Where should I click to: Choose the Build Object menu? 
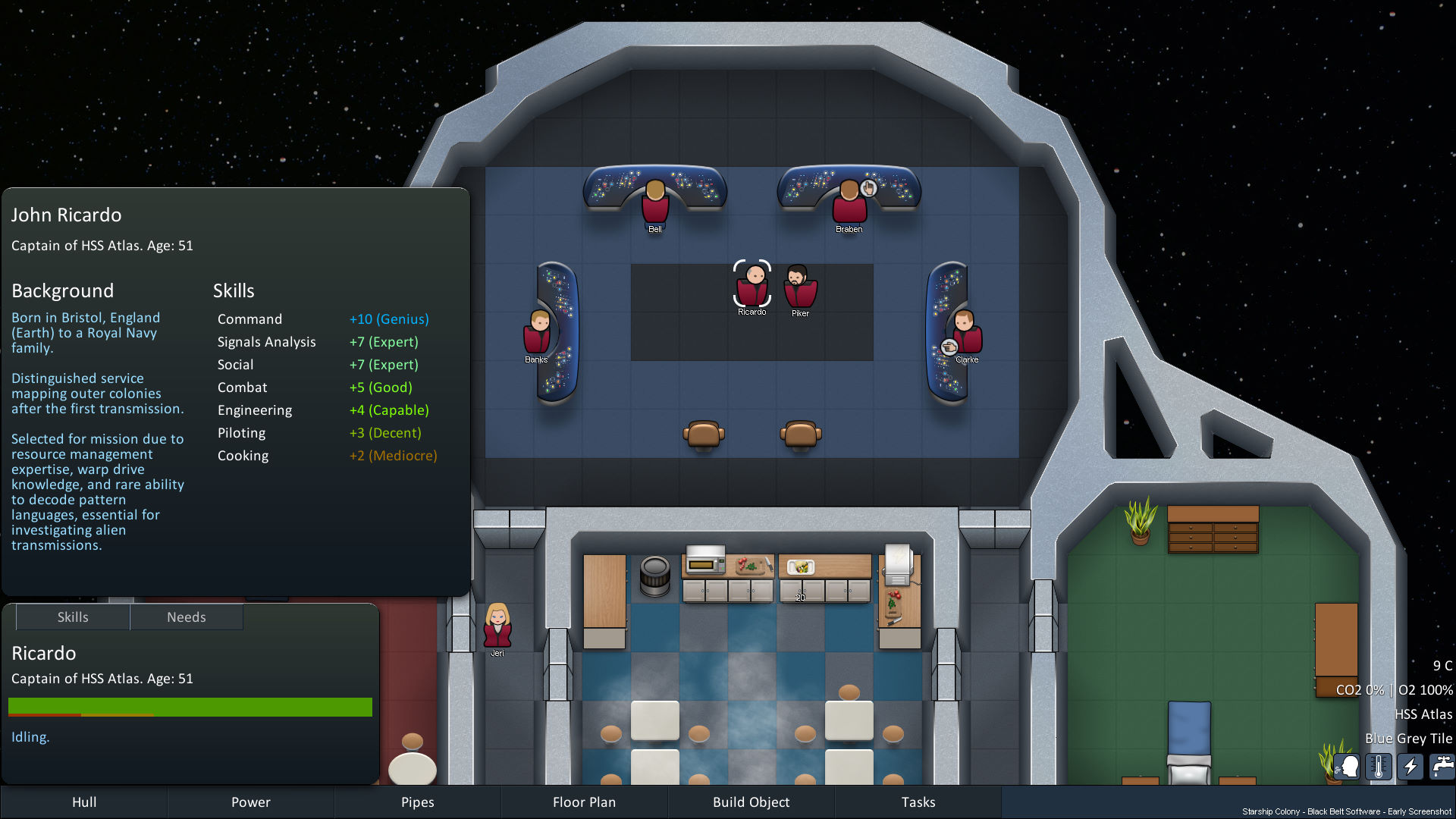[751, 802]
